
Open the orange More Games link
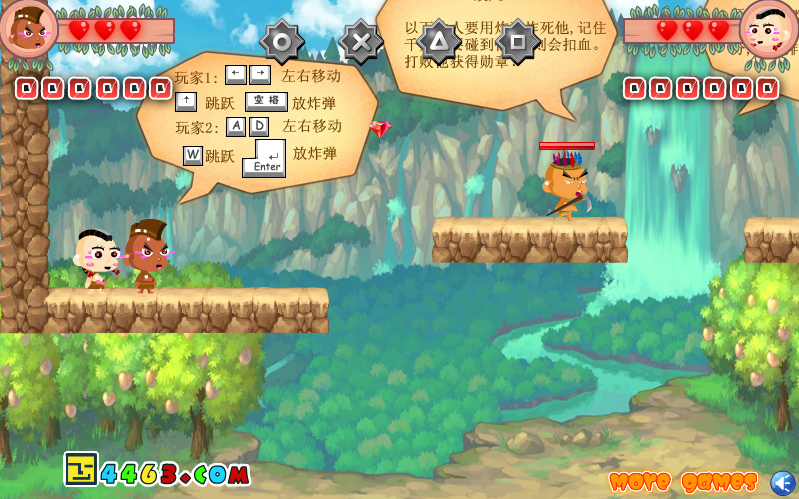click(683, 482)
